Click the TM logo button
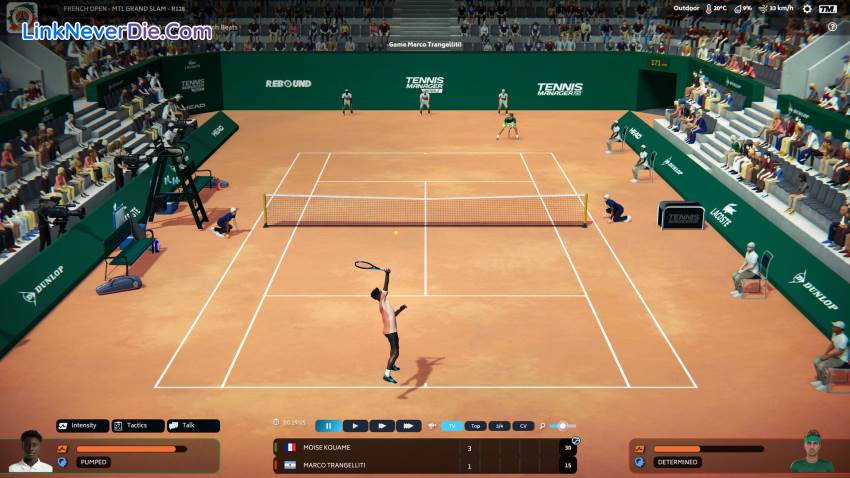 827,8
